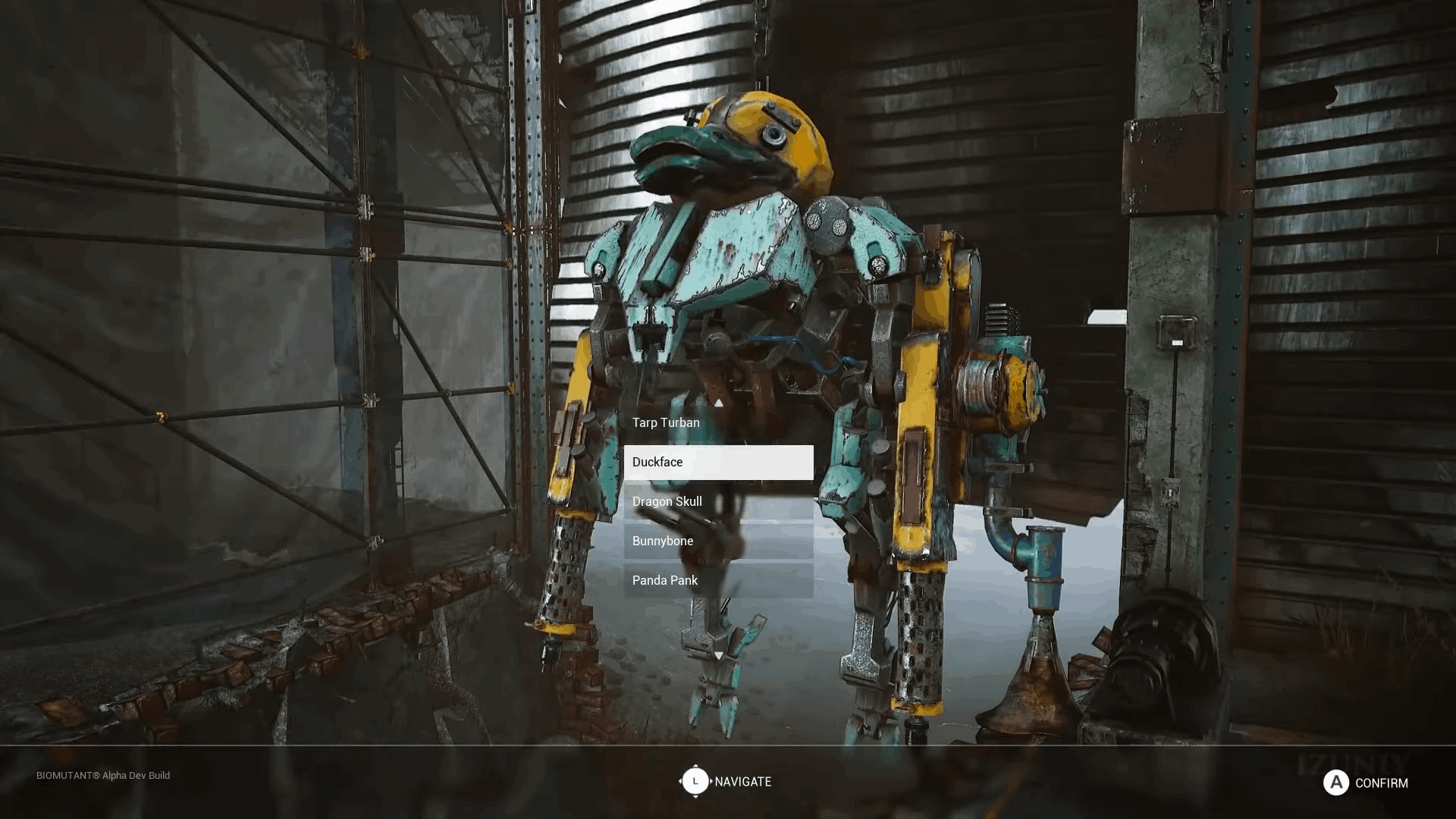Viewport: 1456px width, 819px height.
Task: Choose the Dragon Skull head option
Action: coord(667,501)
